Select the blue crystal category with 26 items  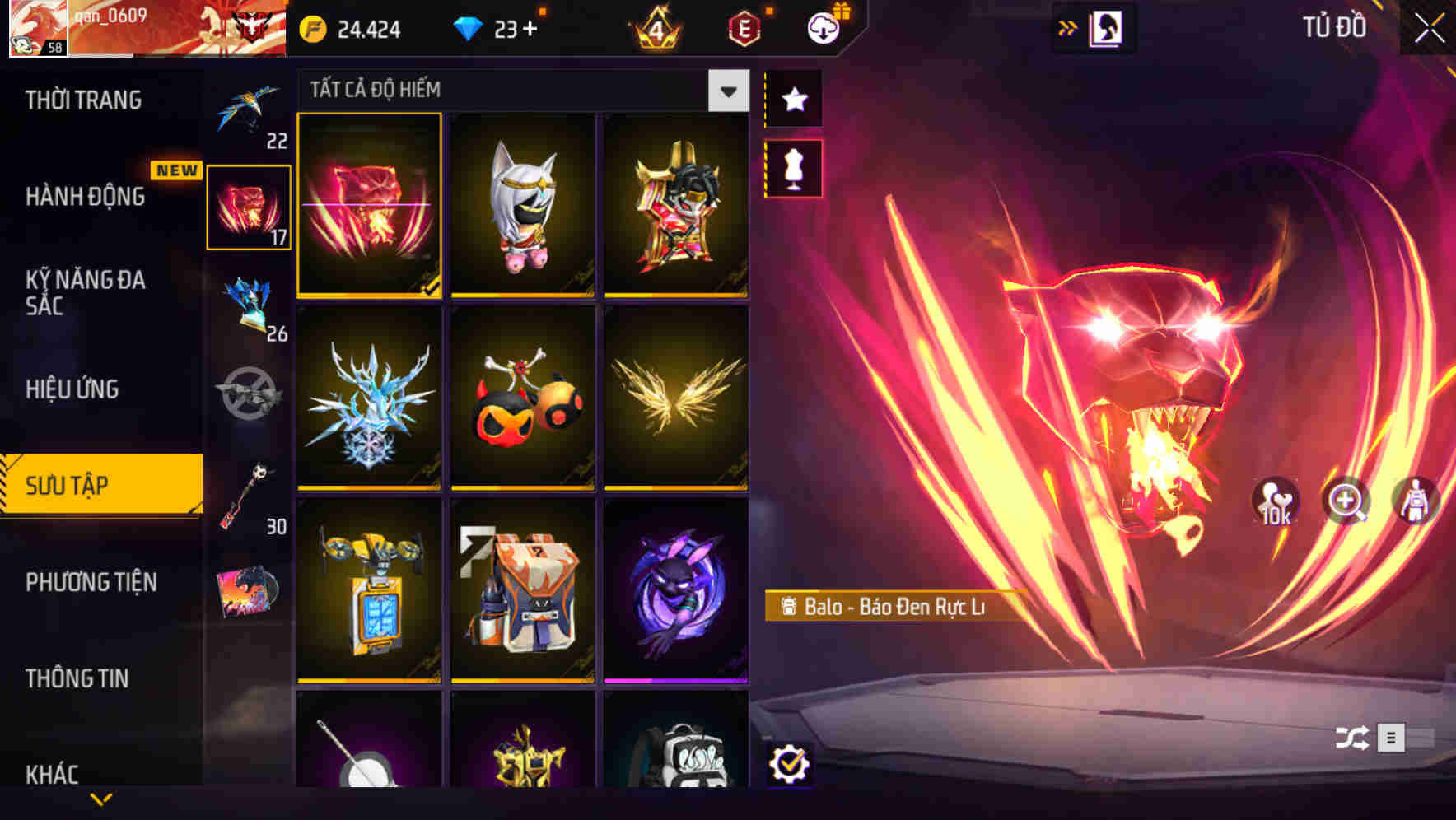pos(249,311)
